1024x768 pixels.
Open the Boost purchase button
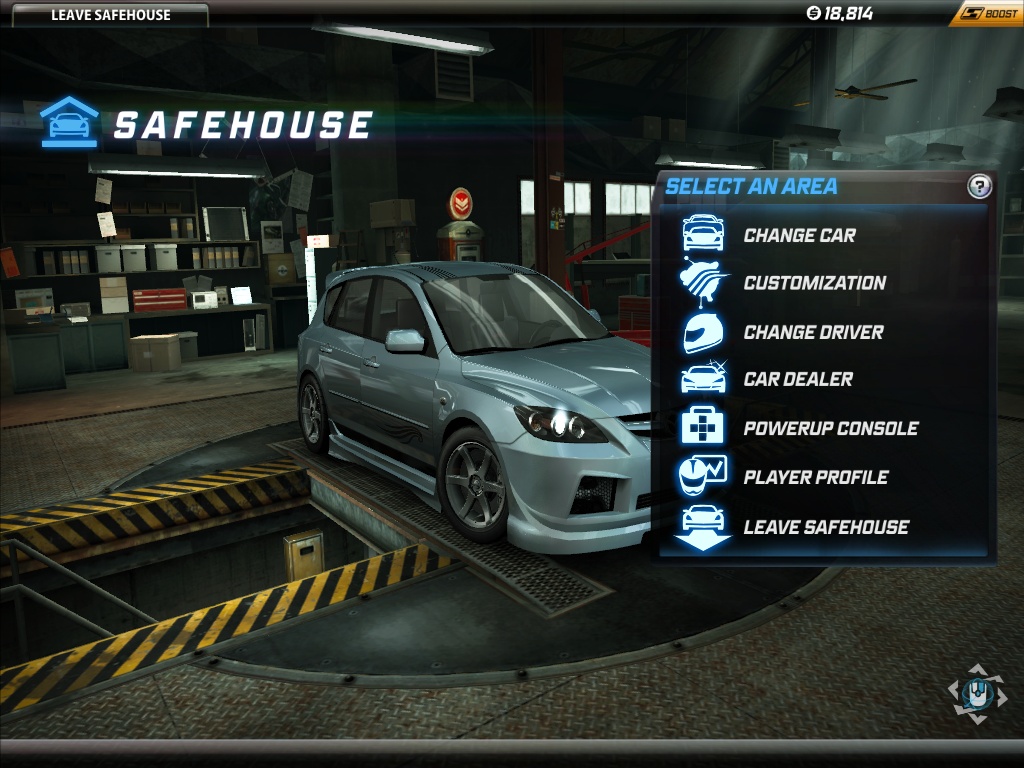click(988, 13)
